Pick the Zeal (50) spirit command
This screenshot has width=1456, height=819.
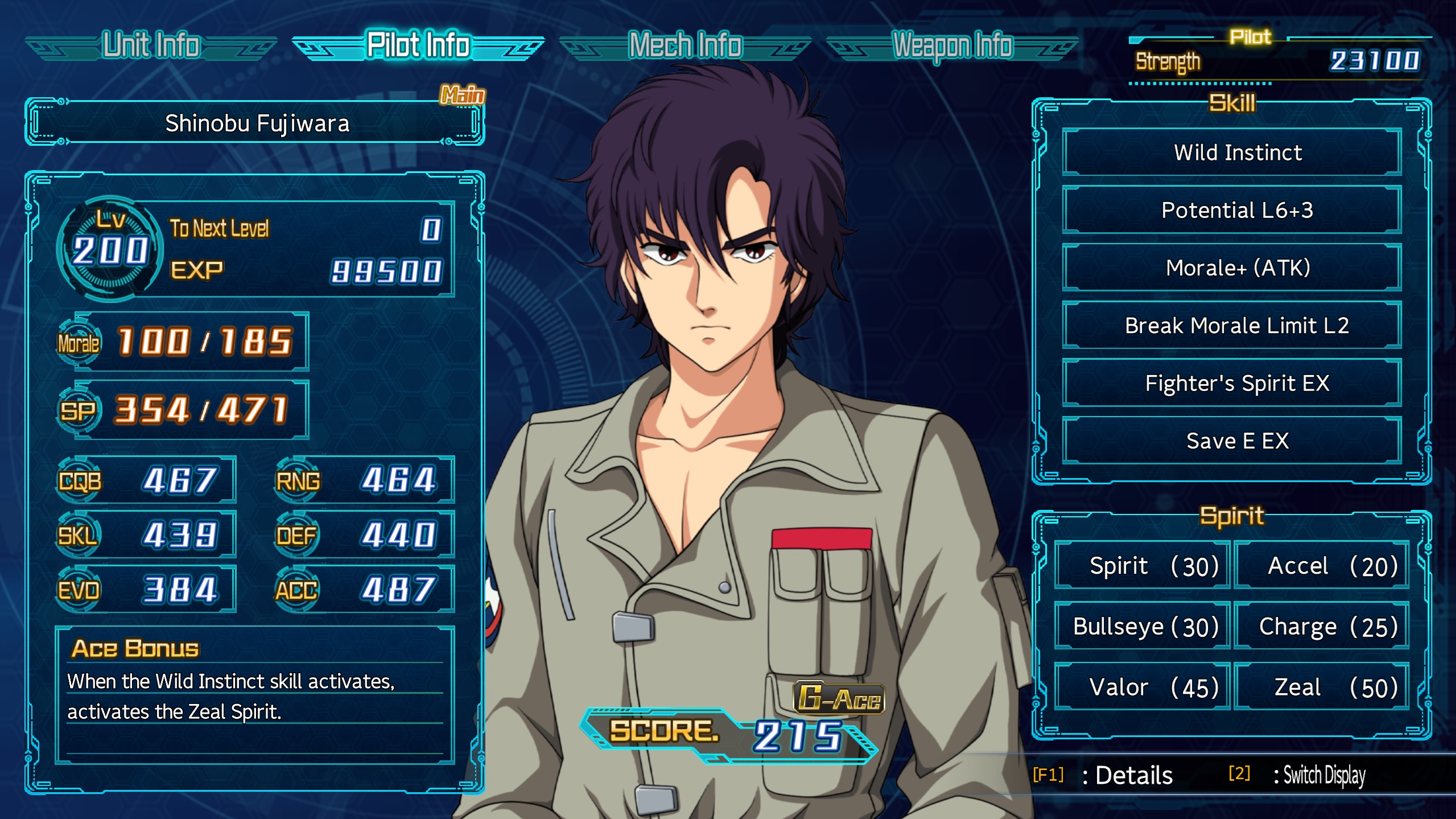click(x=1322, y=687)
